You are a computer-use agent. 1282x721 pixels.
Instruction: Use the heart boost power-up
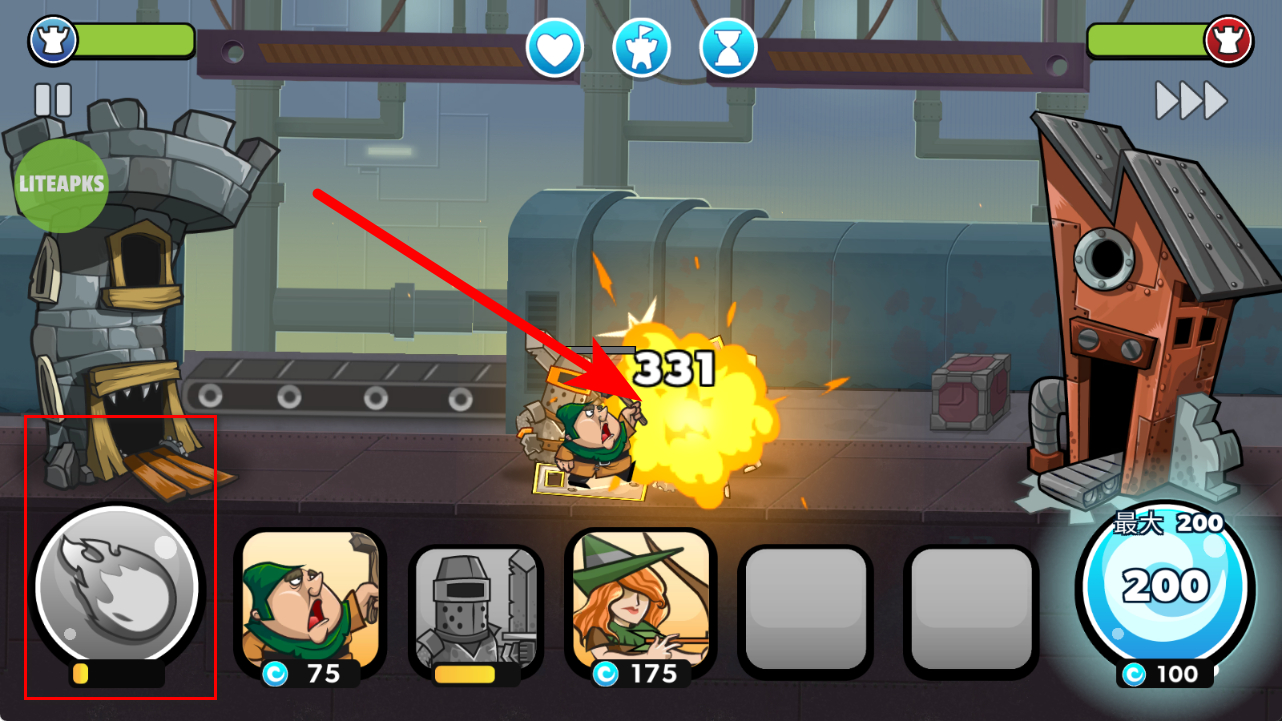[x=555, y=47]
